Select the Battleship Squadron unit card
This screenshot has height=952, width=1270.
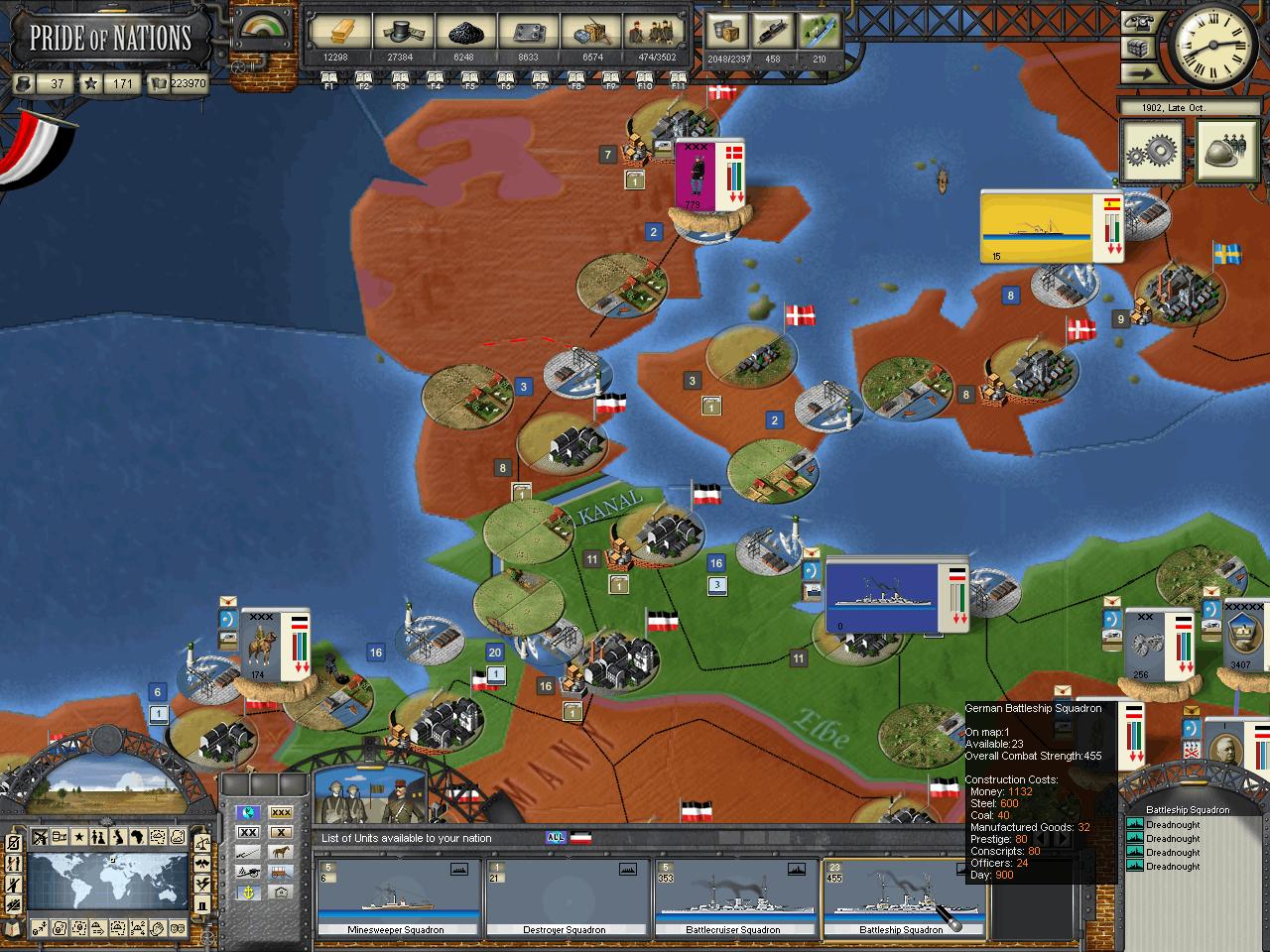coord(902,898)
